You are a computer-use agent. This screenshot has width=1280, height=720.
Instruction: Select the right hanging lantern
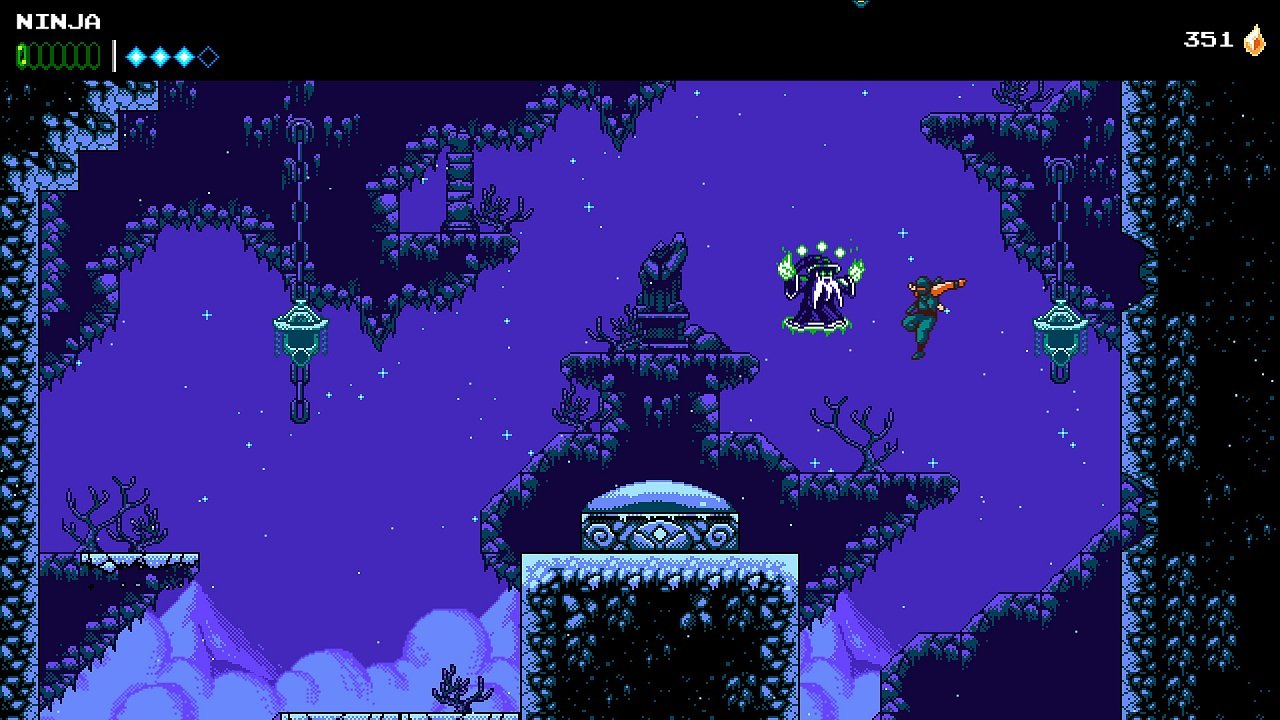click(1060, 330)
